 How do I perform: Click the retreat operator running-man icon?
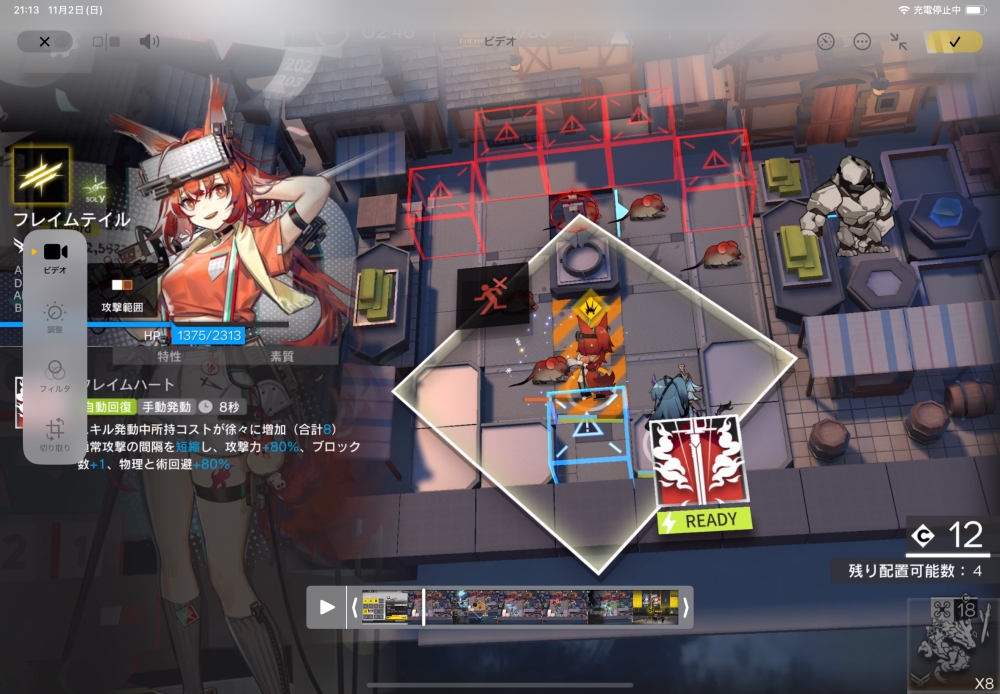tap(492, 298)
